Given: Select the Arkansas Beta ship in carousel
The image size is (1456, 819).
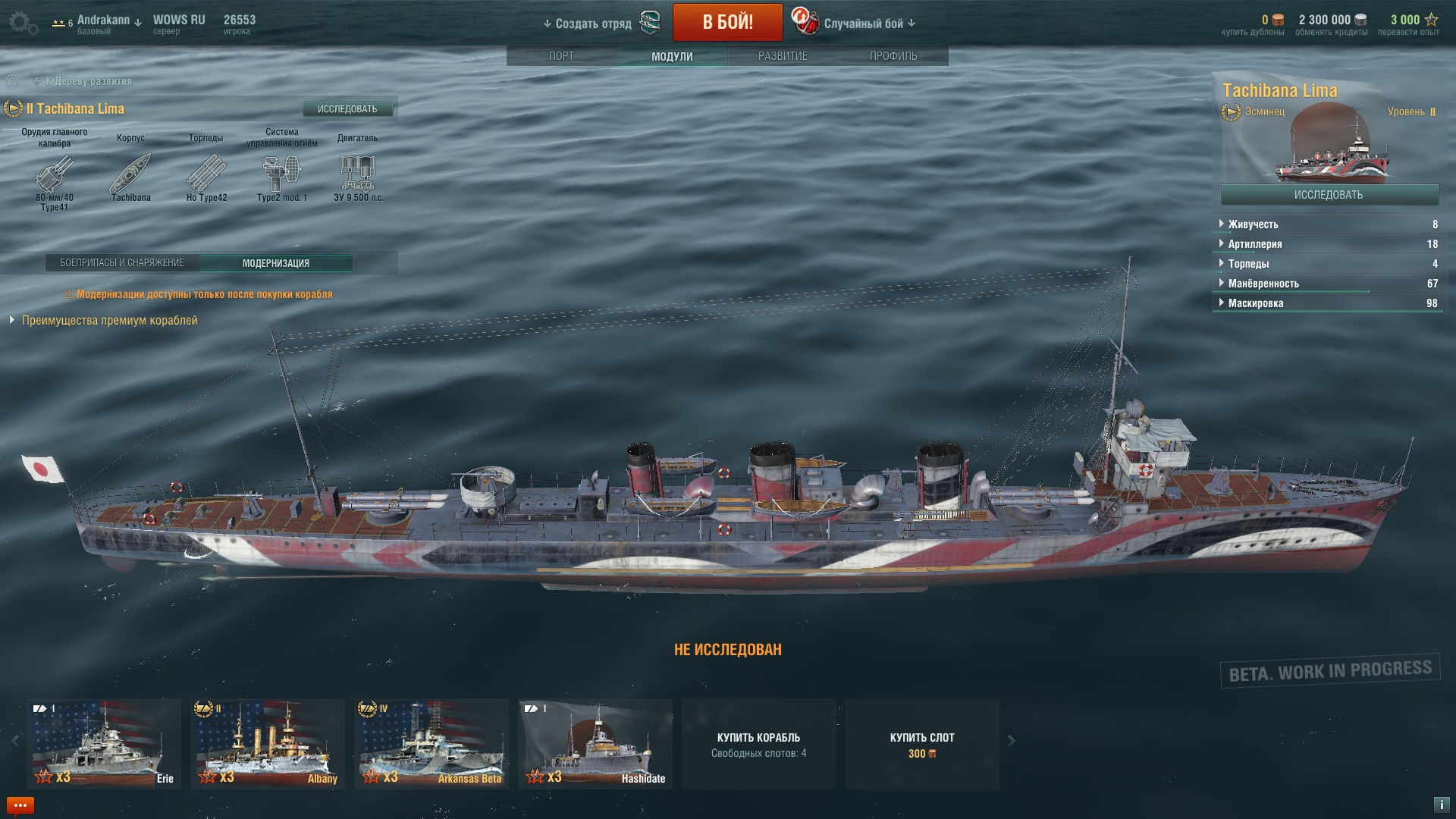Looking at the screenshot, I should coord(431,743).
